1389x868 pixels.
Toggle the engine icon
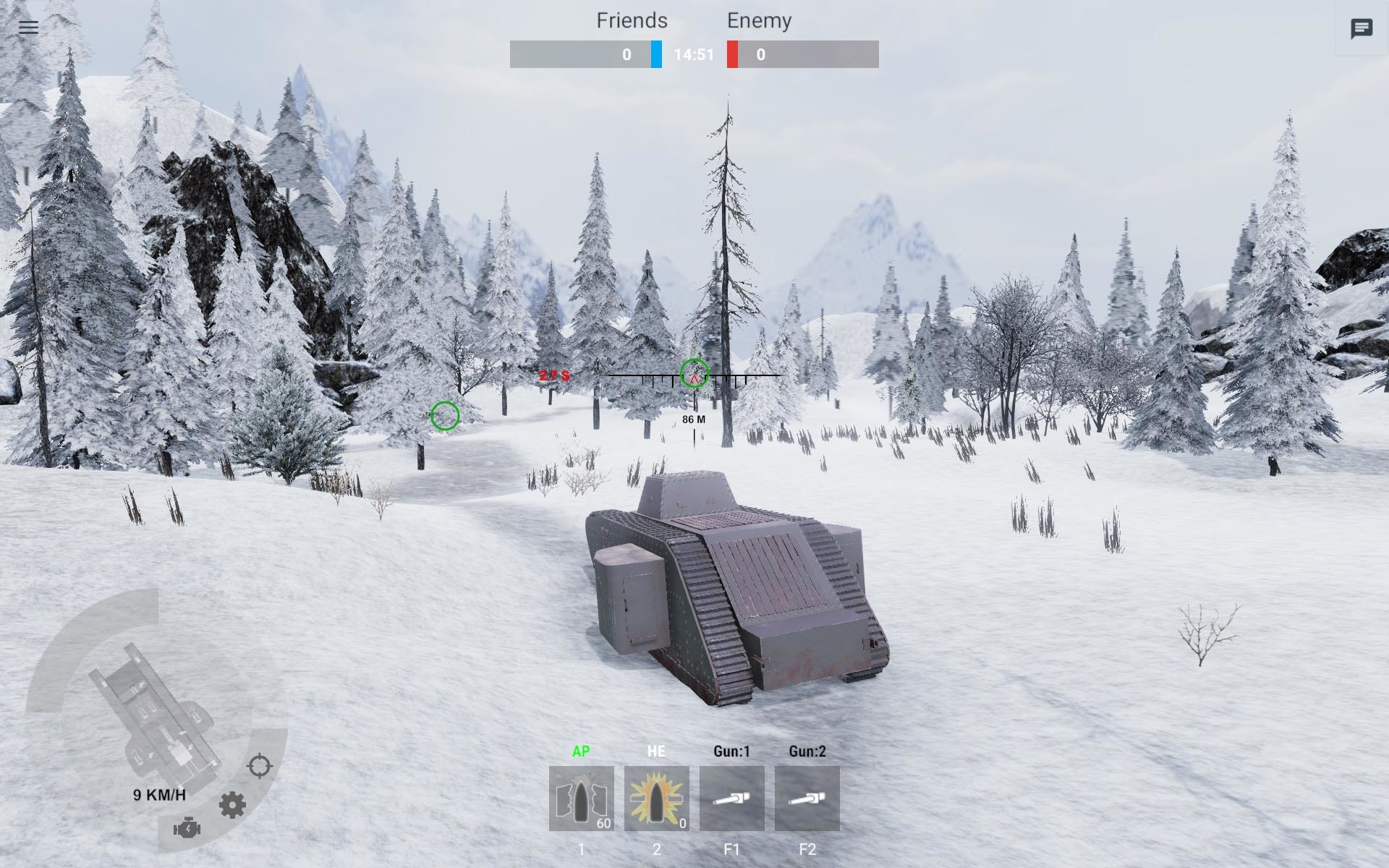coord(187,828)
